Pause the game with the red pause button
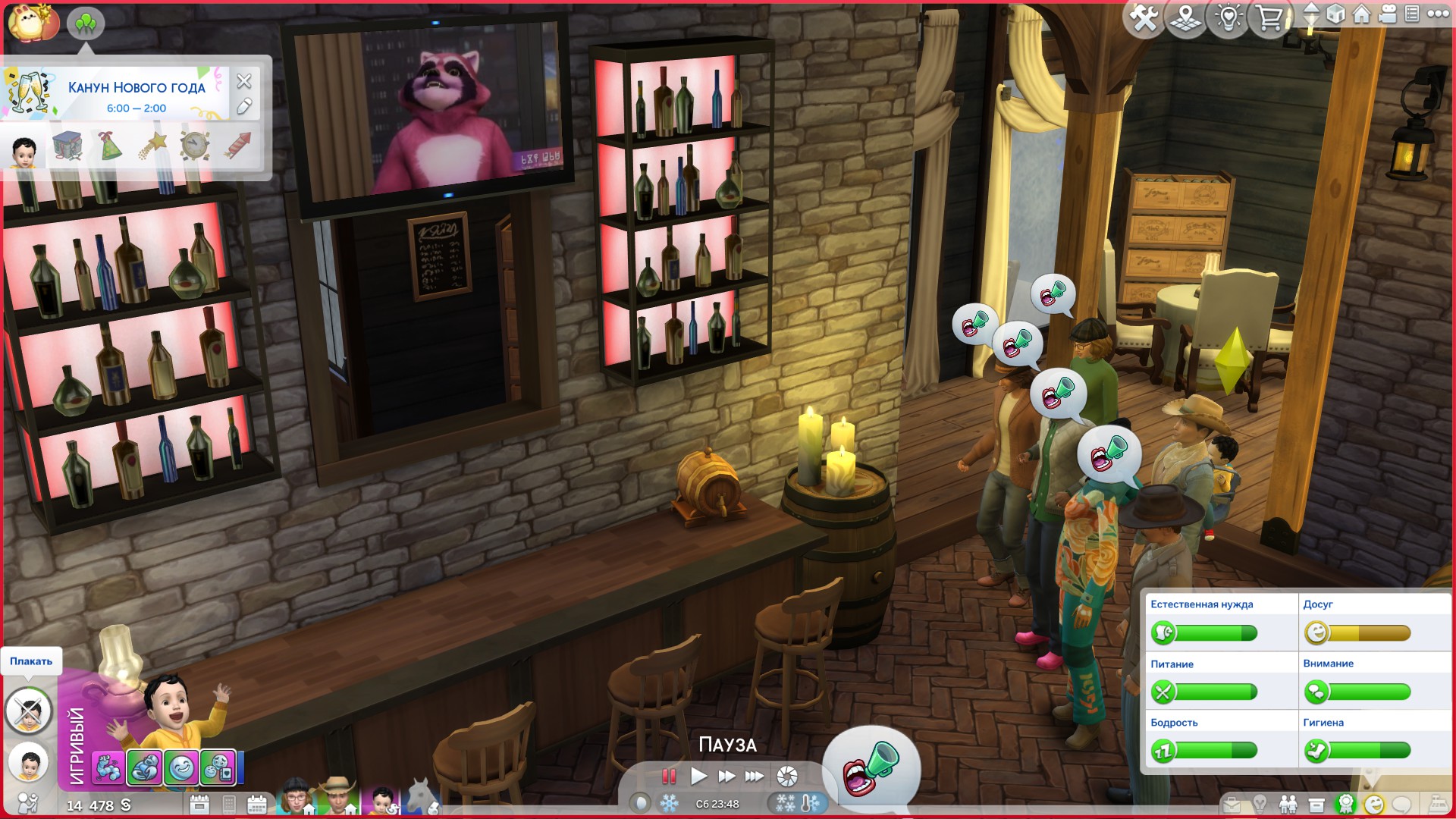 click(668, 776)
